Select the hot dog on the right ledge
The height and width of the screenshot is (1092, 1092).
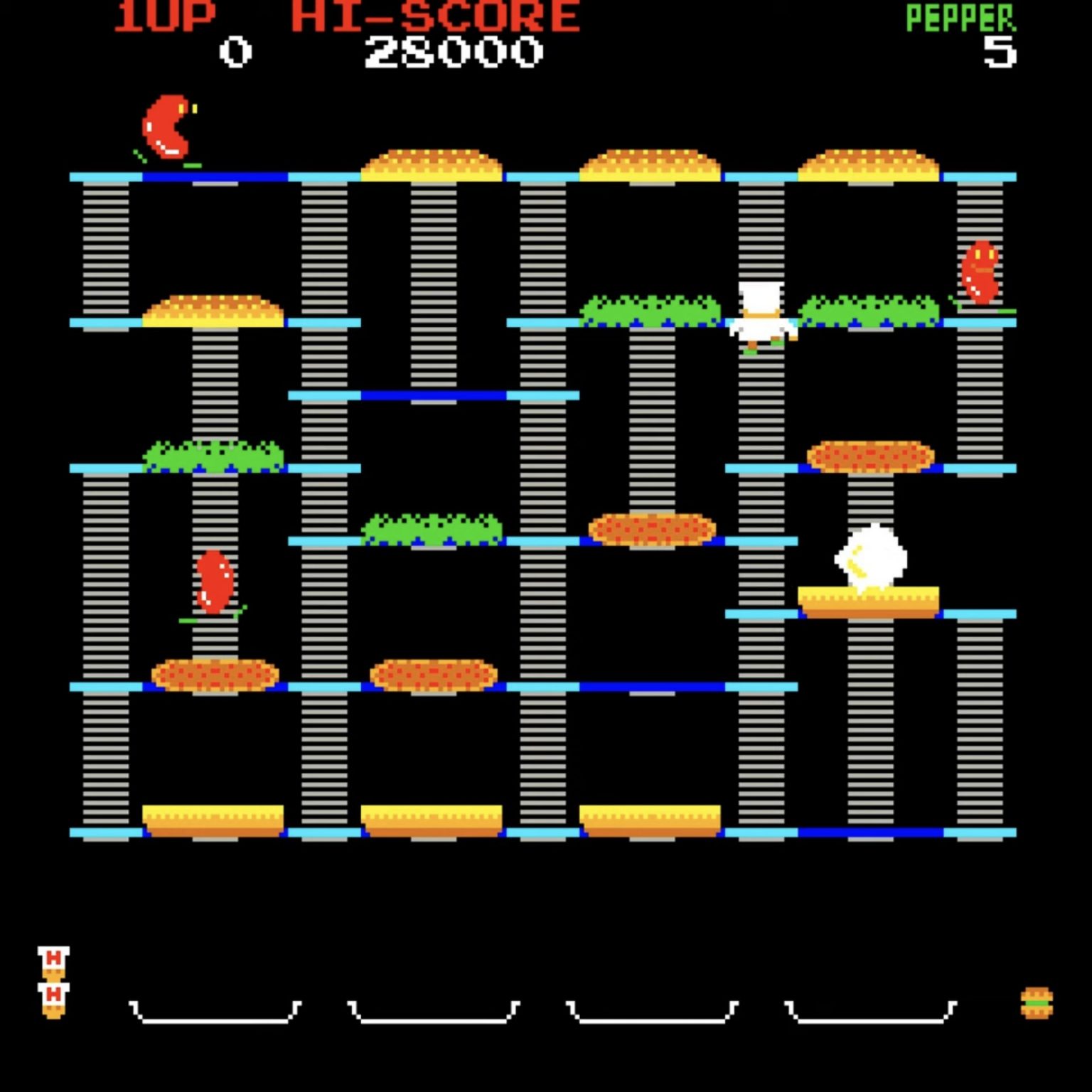(980, 274)
